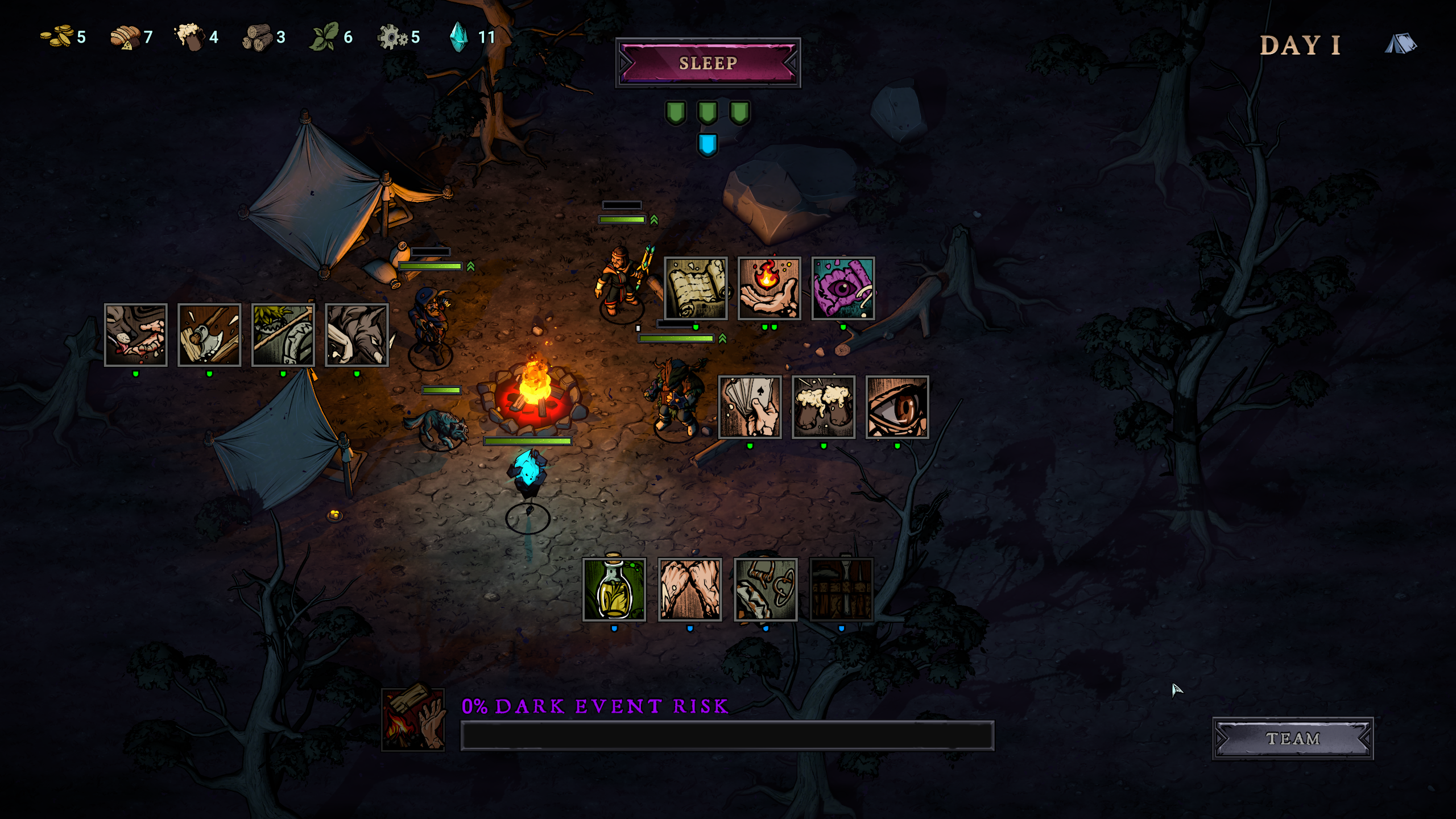Select the clasped hands camp skill

(690, 589)
